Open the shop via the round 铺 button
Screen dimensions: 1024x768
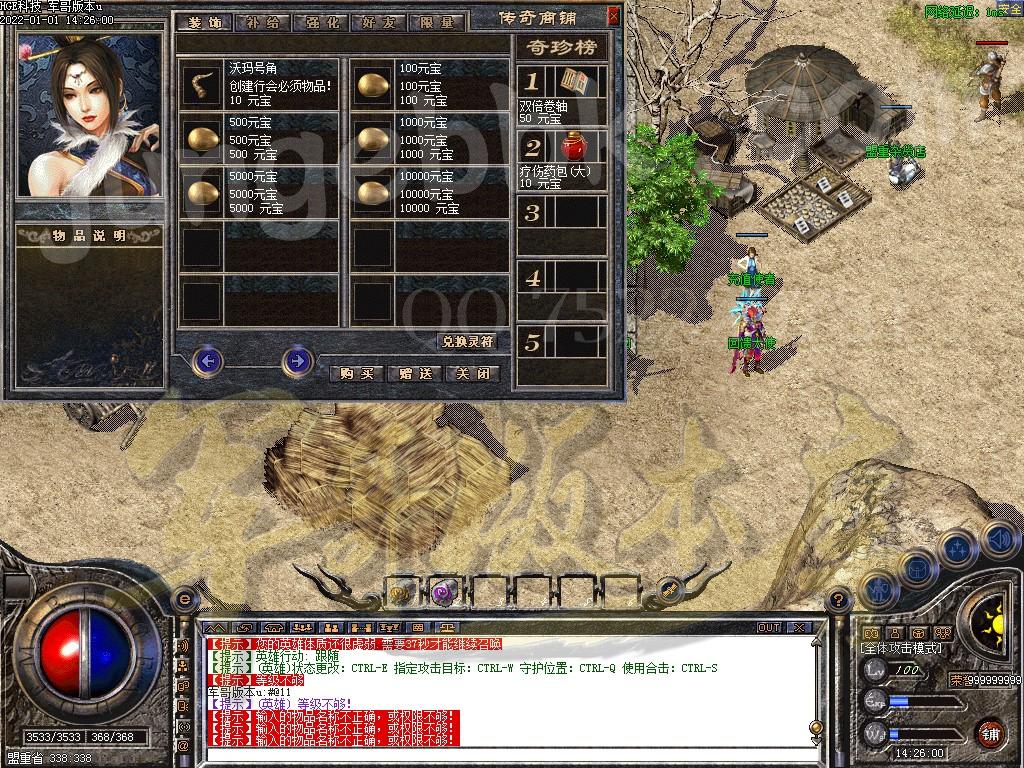(x=990, y=733)
